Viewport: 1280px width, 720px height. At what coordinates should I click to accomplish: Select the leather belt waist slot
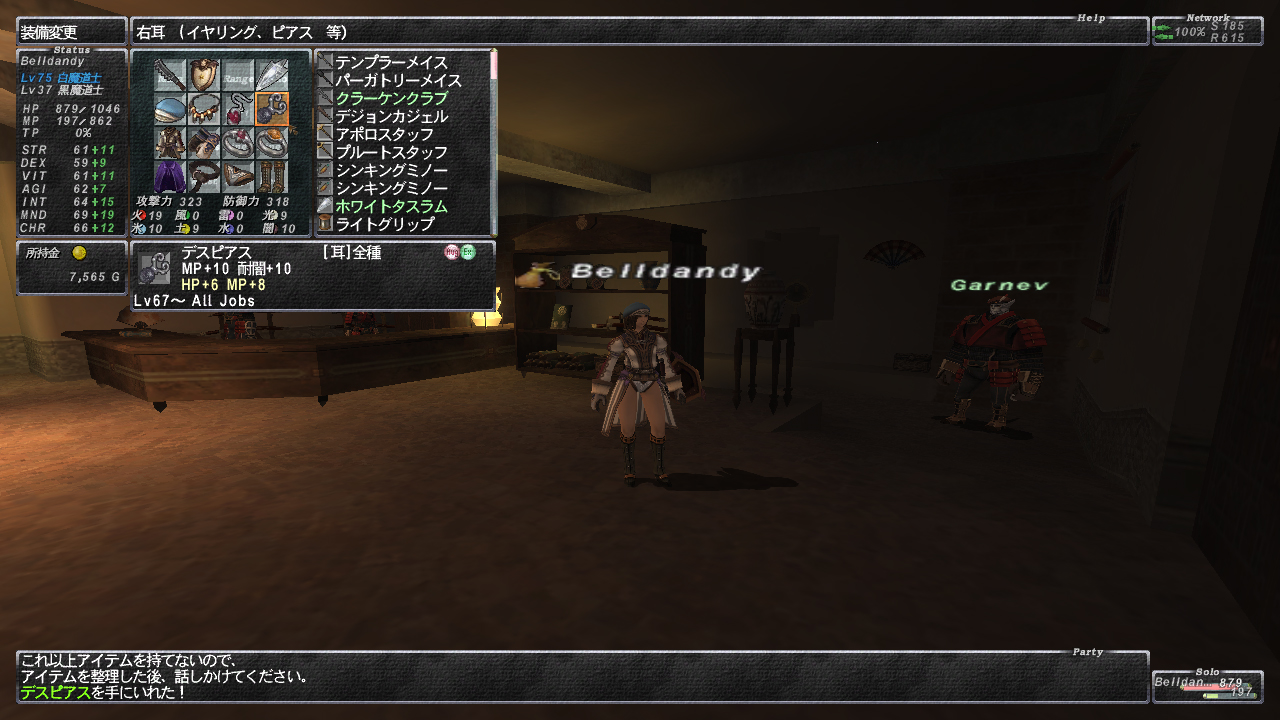pyautogui.click(x=205, y=177)
